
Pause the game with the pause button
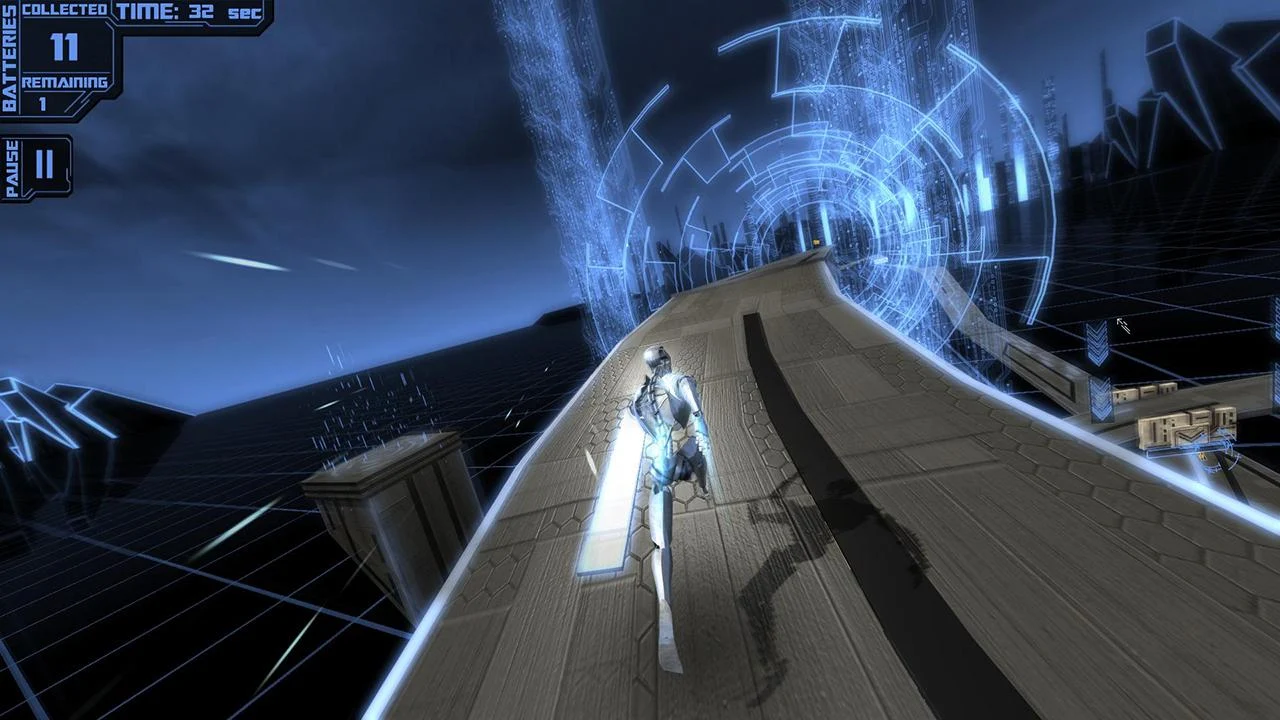[x=43, y=165]
